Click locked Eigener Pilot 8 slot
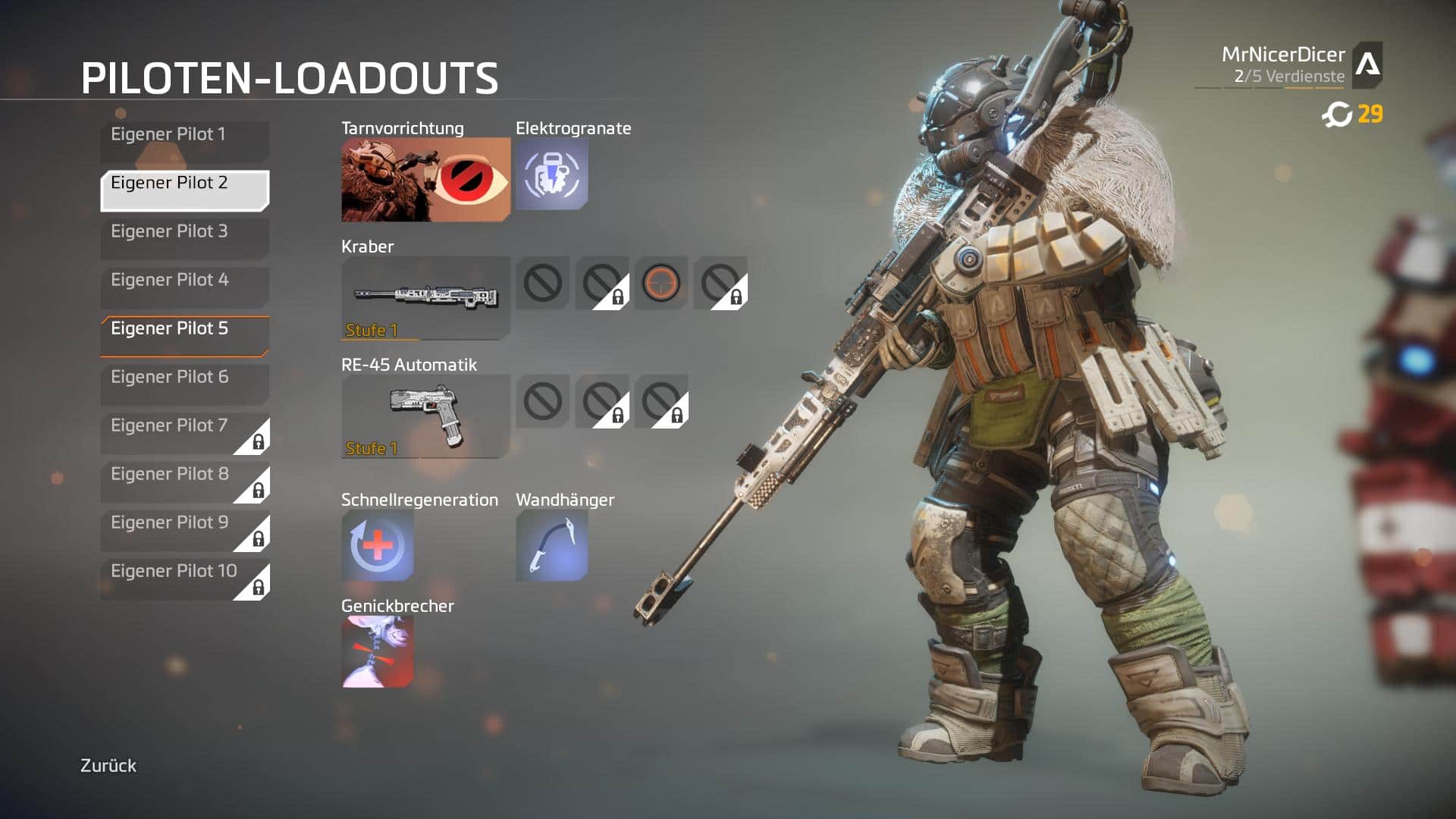Screen dimensions: 1456x819 [184, 481]
